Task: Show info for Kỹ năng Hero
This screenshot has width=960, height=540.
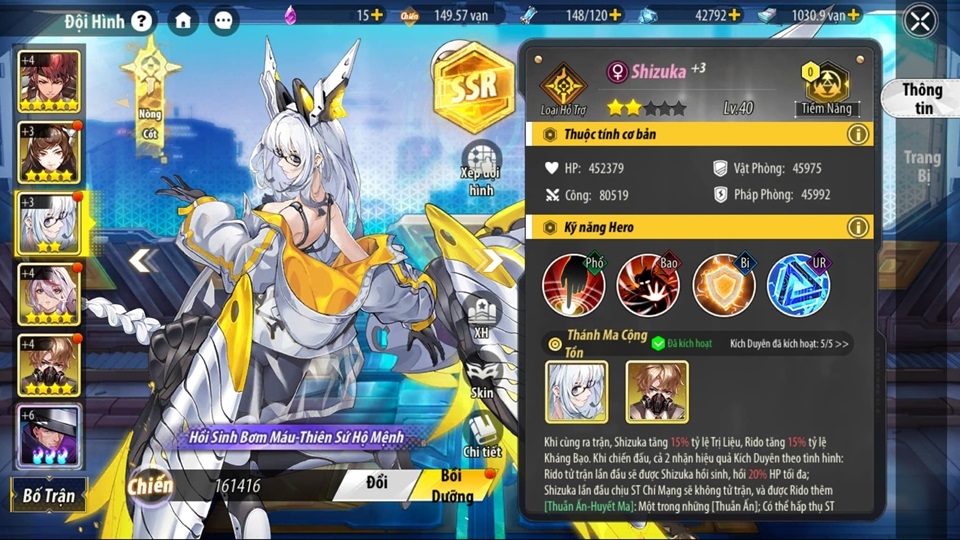Action: [x=857, y=227]
